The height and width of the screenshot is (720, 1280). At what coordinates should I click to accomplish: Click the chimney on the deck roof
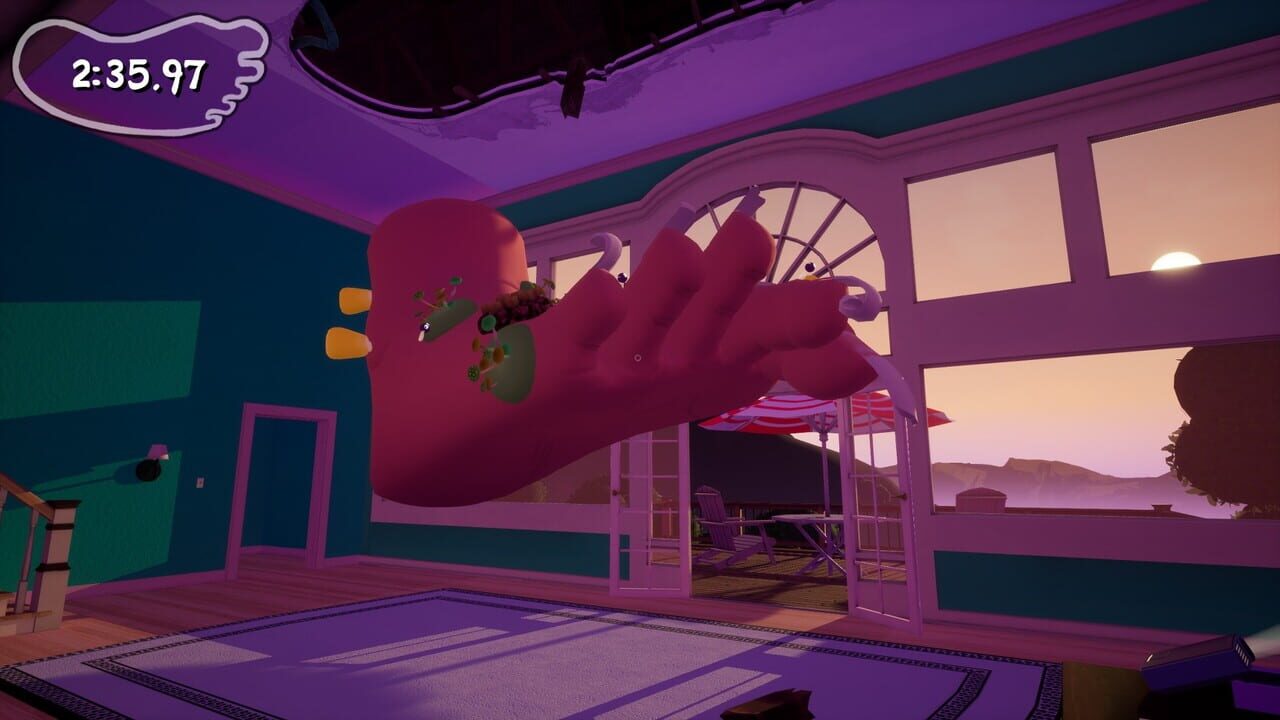[x=983, y=498]
